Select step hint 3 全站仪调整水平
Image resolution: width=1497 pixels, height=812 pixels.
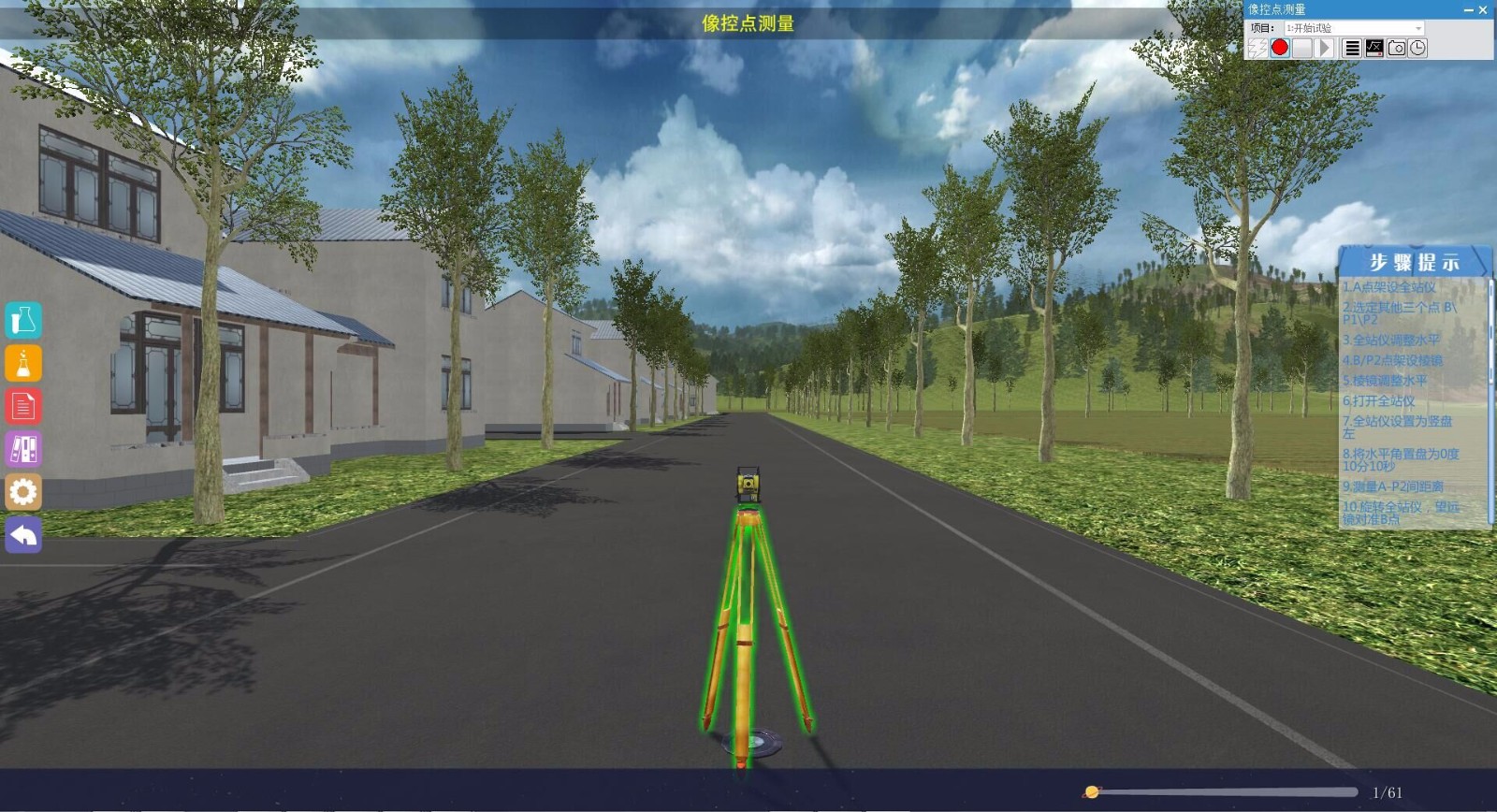[x=1391, y=340]
